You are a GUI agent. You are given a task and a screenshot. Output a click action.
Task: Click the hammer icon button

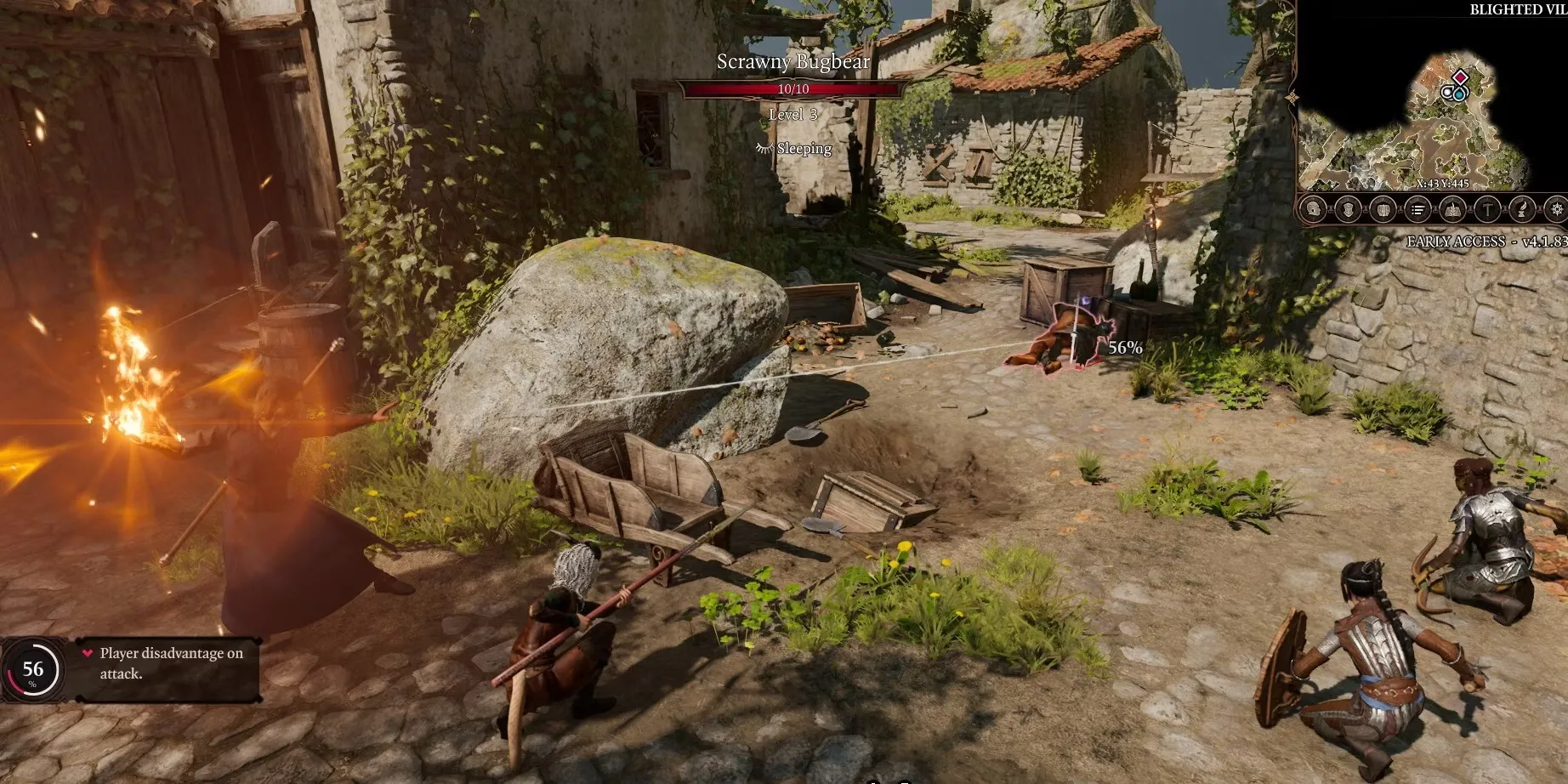pyautogui.click(x=1487, y=209)
